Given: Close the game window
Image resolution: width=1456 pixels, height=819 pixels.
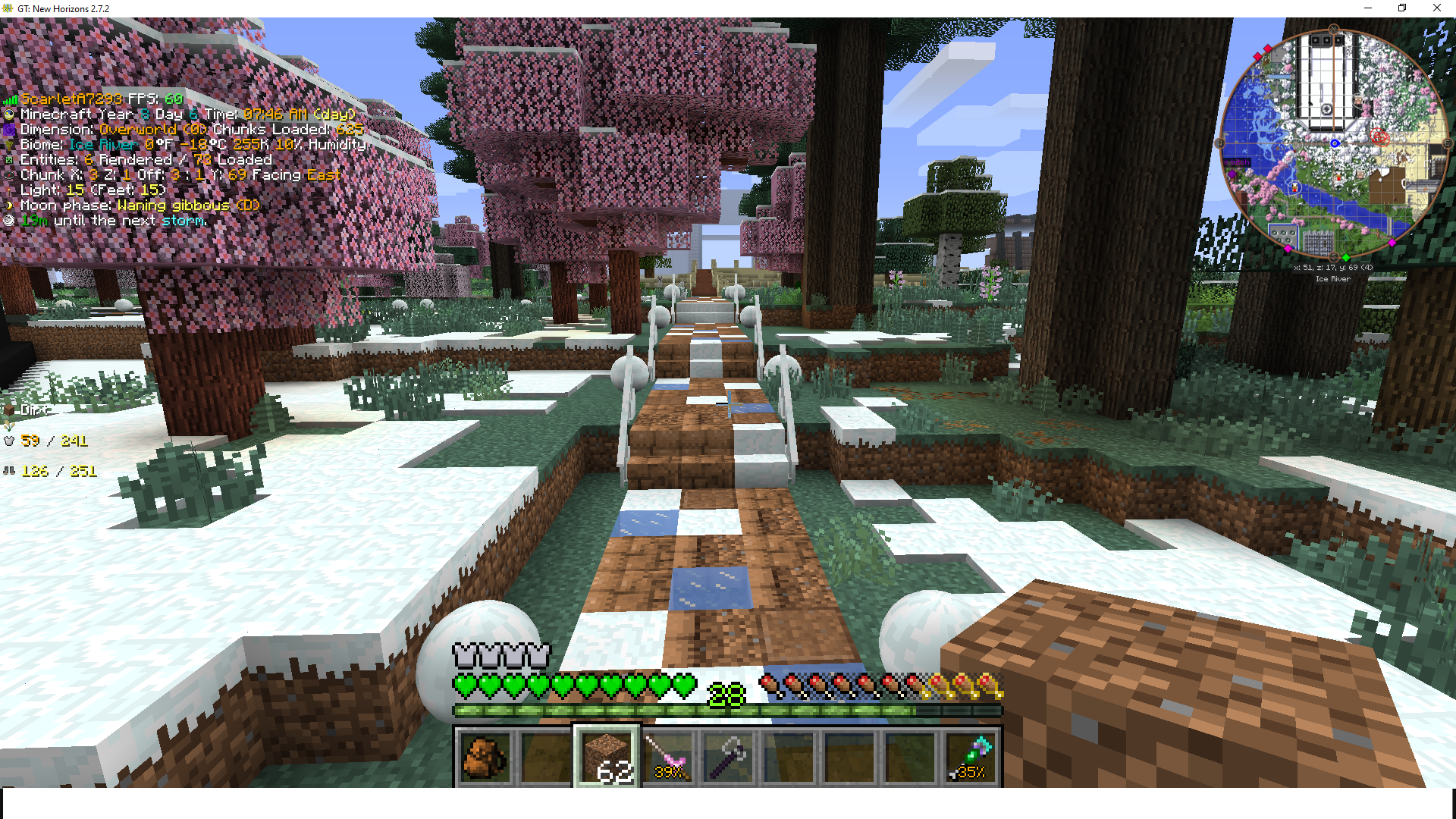Looking at the screenshot, I should coord(1436,8).
